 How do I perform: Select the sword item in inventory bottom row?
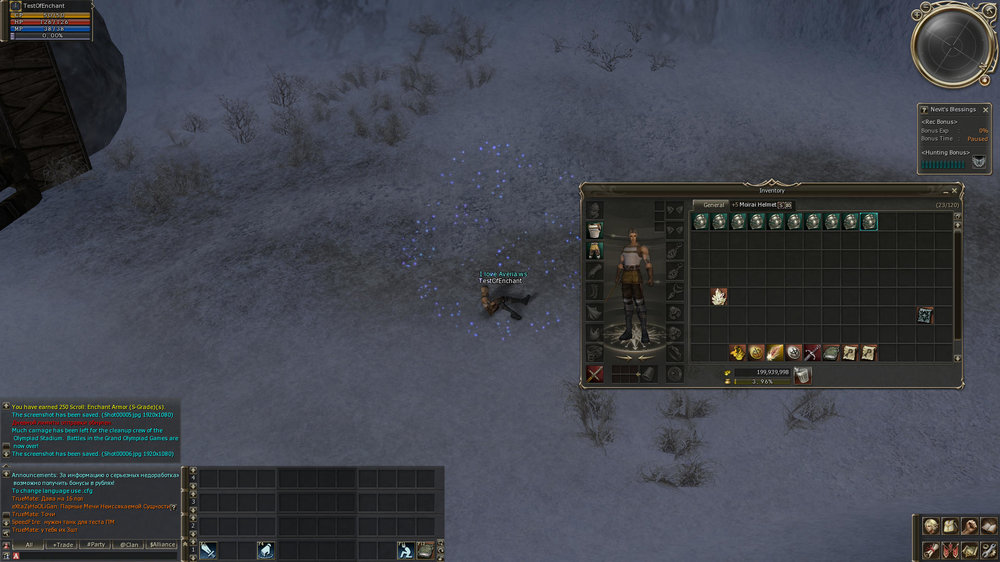coord(811,352)
